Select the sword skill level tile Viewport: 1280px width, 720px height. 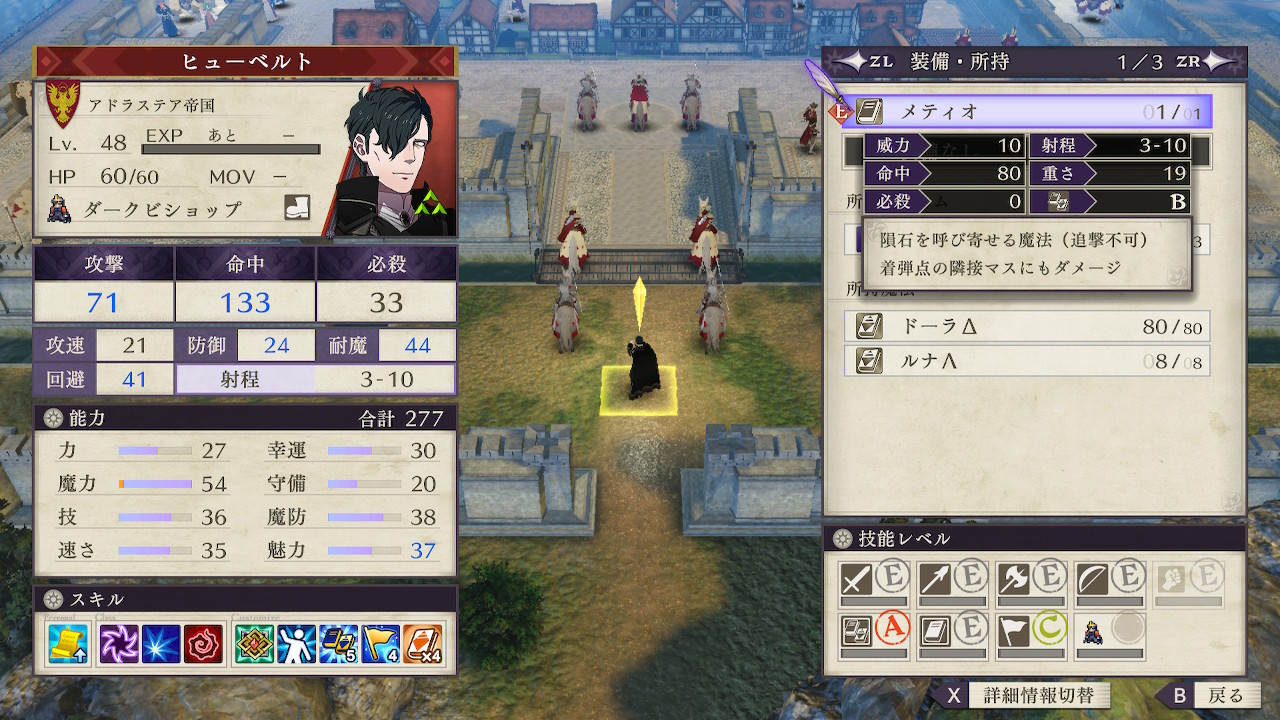coord(873,580)
